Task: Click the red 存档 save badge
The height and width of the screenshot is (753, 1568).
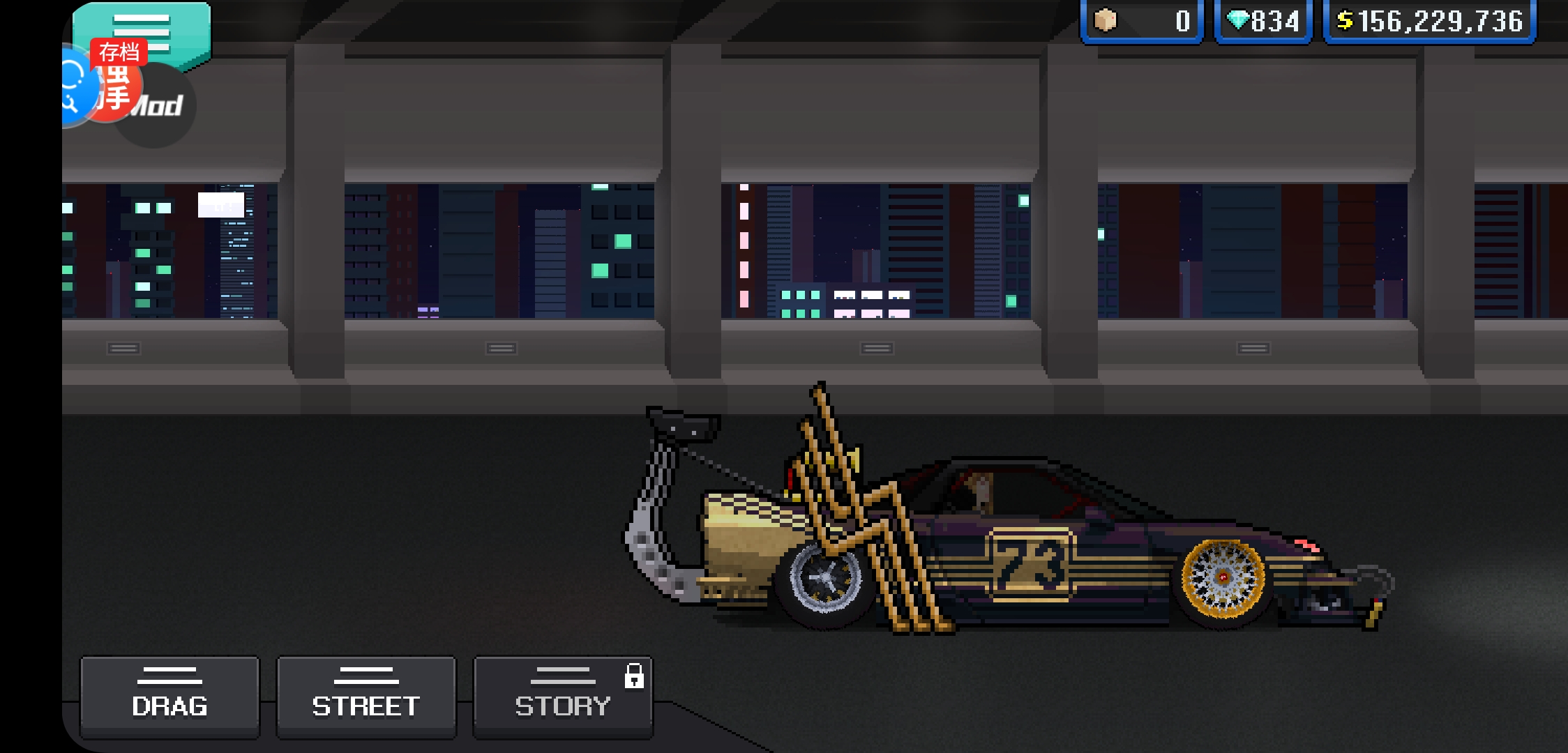Action: point(119,52)
